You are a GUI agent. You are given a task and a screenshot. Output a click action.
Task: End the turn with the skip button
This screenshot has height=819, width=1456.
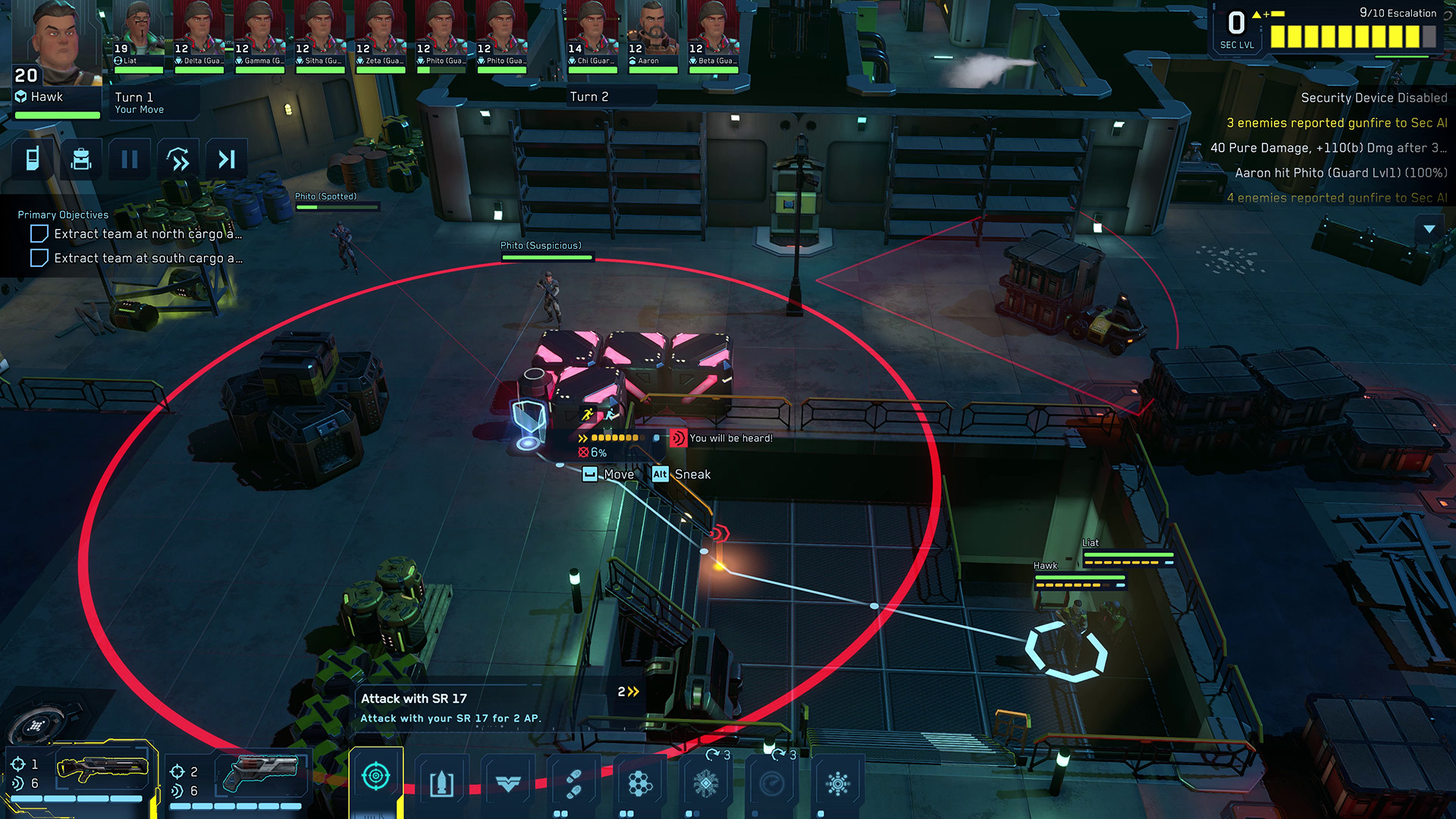click(227, 159)
